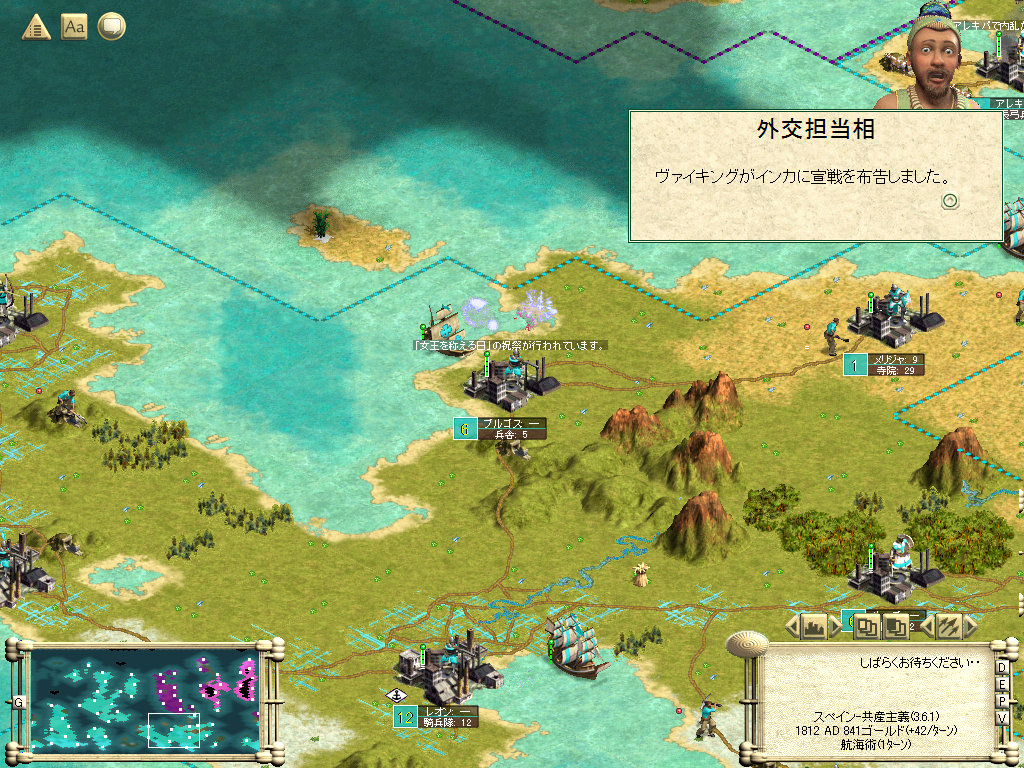1024x768 pixels.
Task: Click the "D" button on the info box
Action: coord(1002,668)
